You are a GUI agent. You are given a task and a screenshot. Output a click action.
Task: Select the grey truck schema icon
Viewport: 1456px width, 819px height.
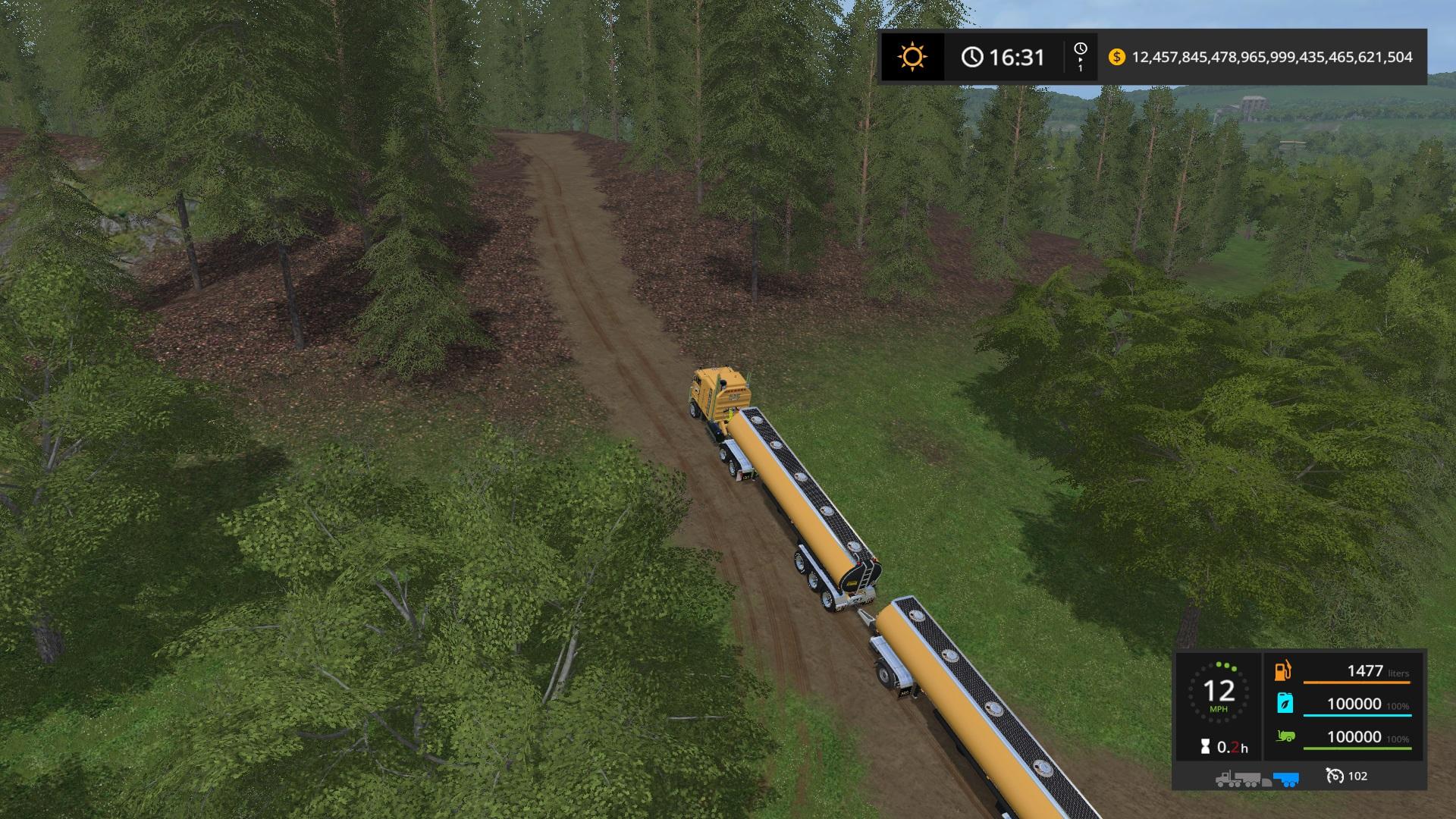pos(1242,778)
